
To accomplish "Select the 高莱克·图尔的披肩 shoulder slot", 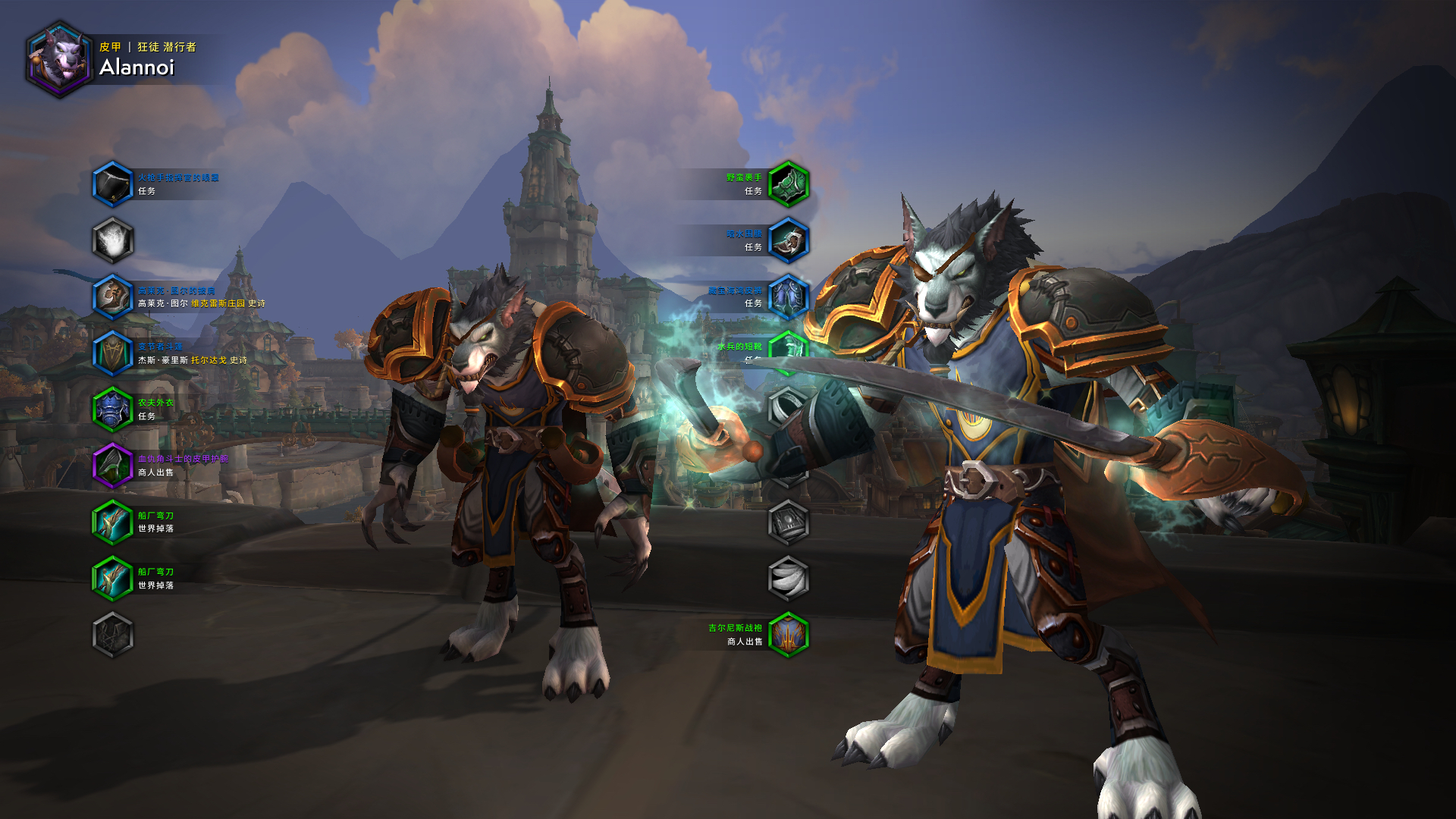I will coord(113,297).
